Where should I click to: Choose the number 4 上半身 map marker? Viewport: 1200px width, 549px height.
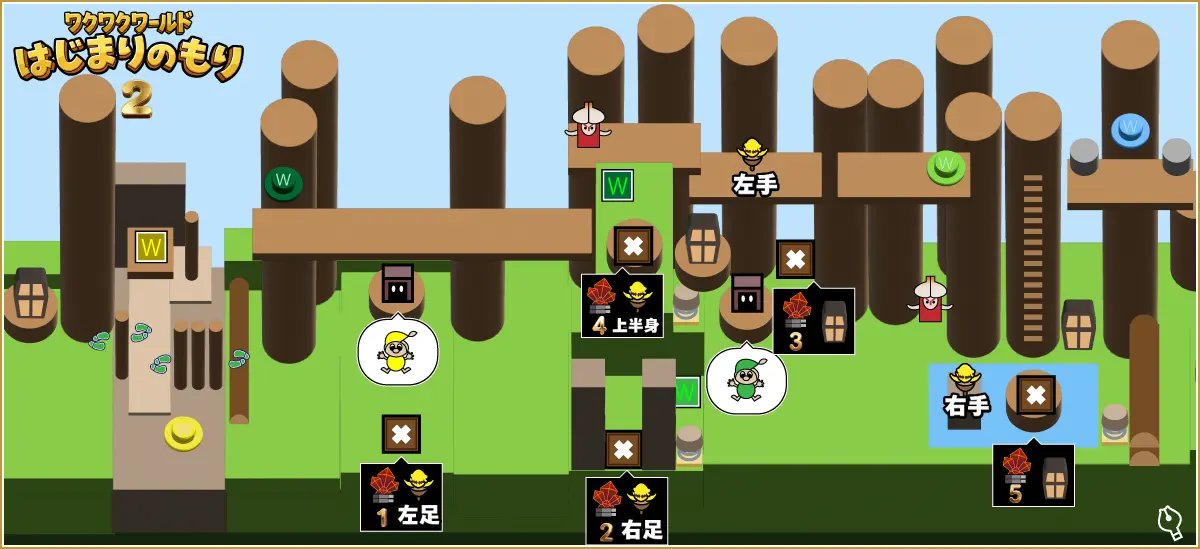[x=622, y=306]
